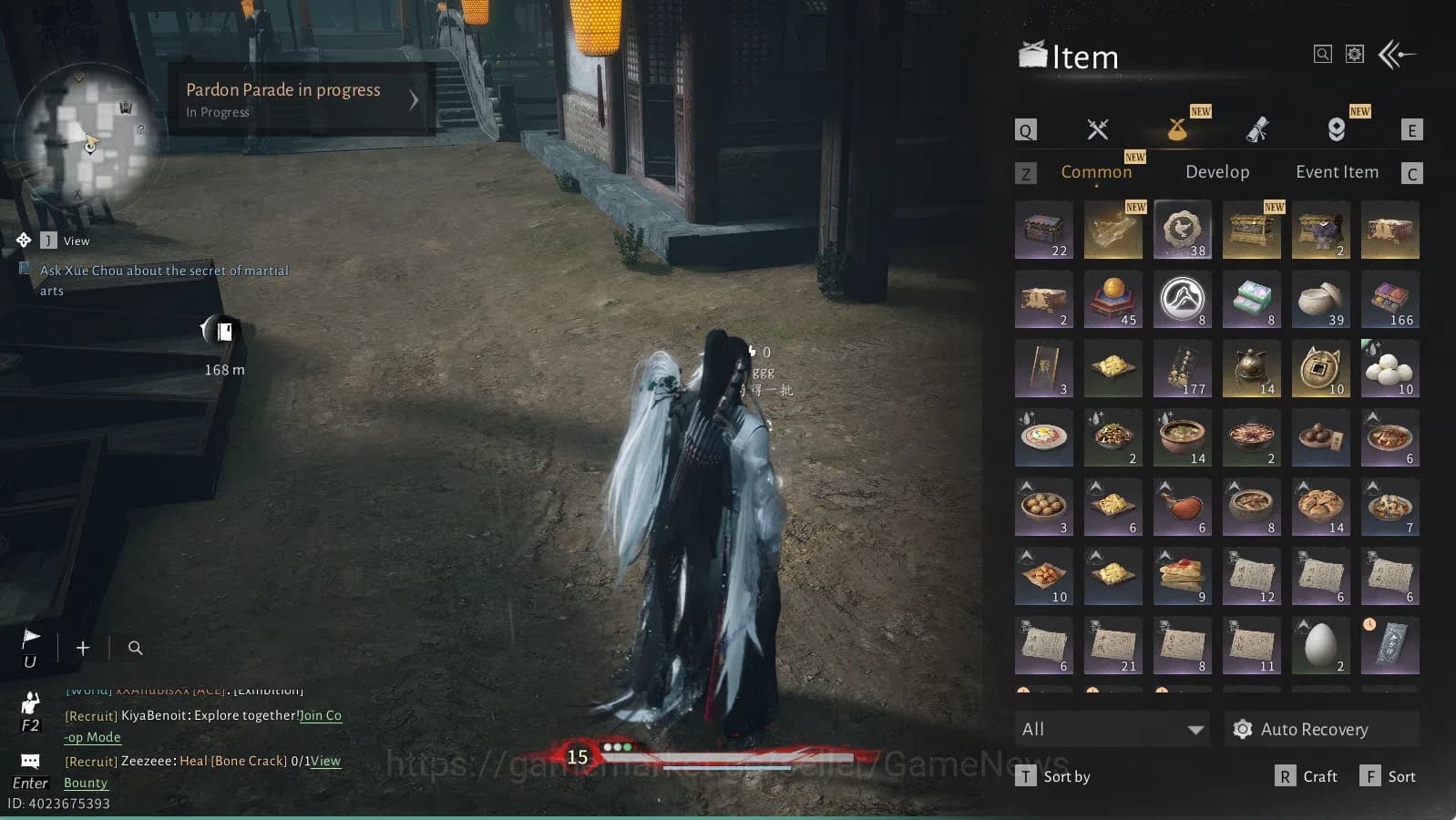The image size is (1456, 820).
Task: Switch to the Event Item tab
Action: pos(1337,172)
